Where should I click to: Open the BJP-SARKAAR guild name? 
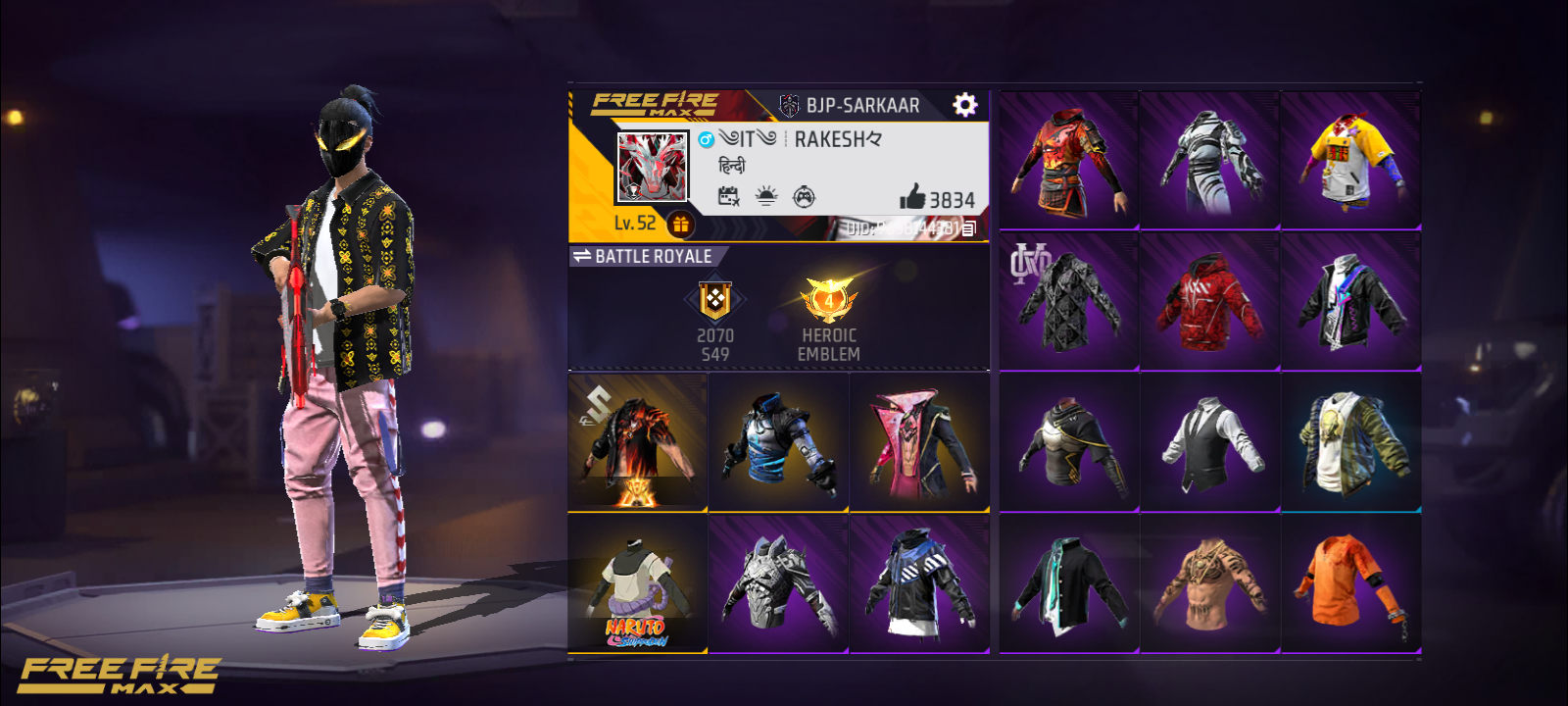point(862,105)
